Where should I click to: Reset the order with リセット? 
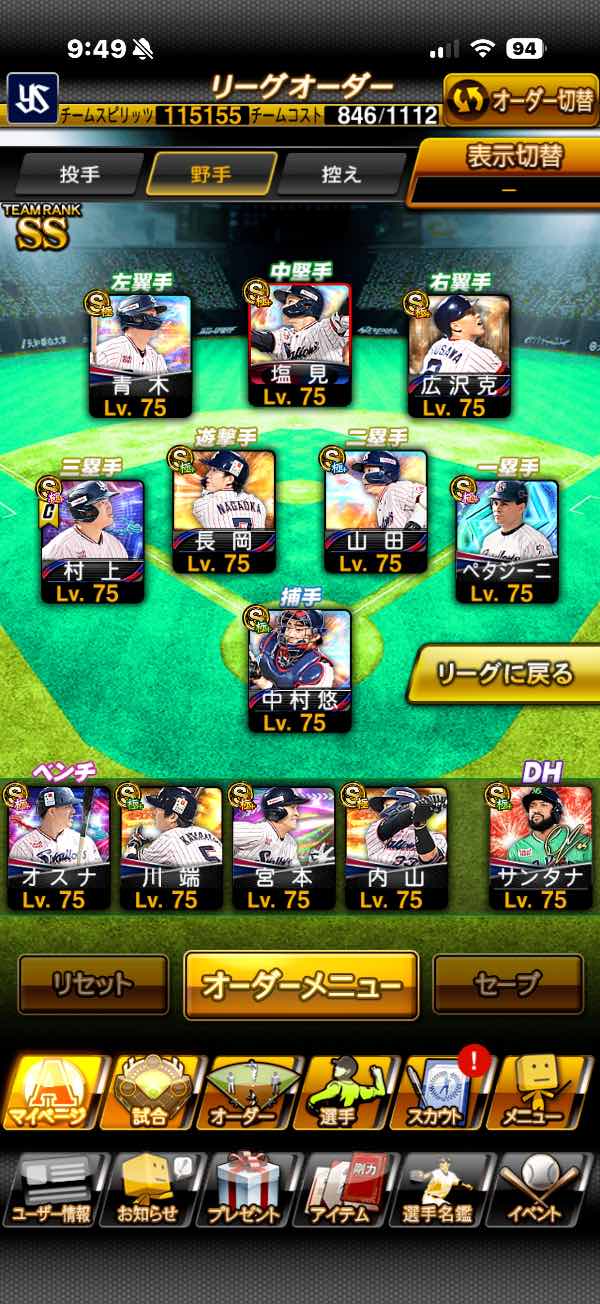click(x=93, y=984)
